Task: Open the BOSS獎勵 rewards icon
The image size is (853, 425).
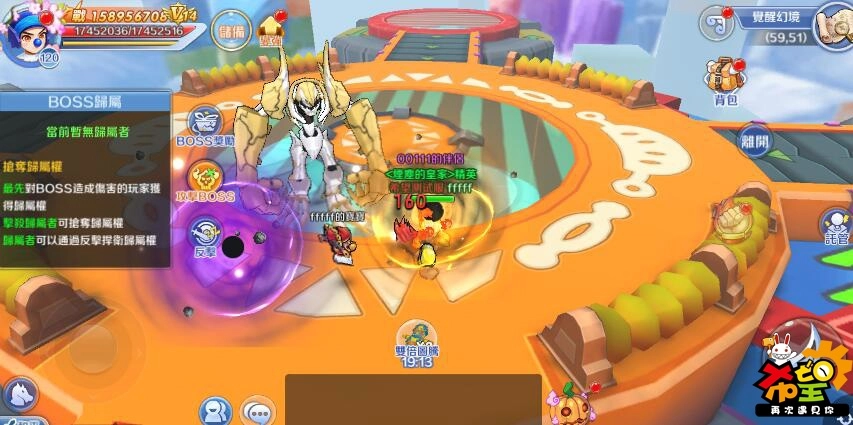Action: [204, 124]
